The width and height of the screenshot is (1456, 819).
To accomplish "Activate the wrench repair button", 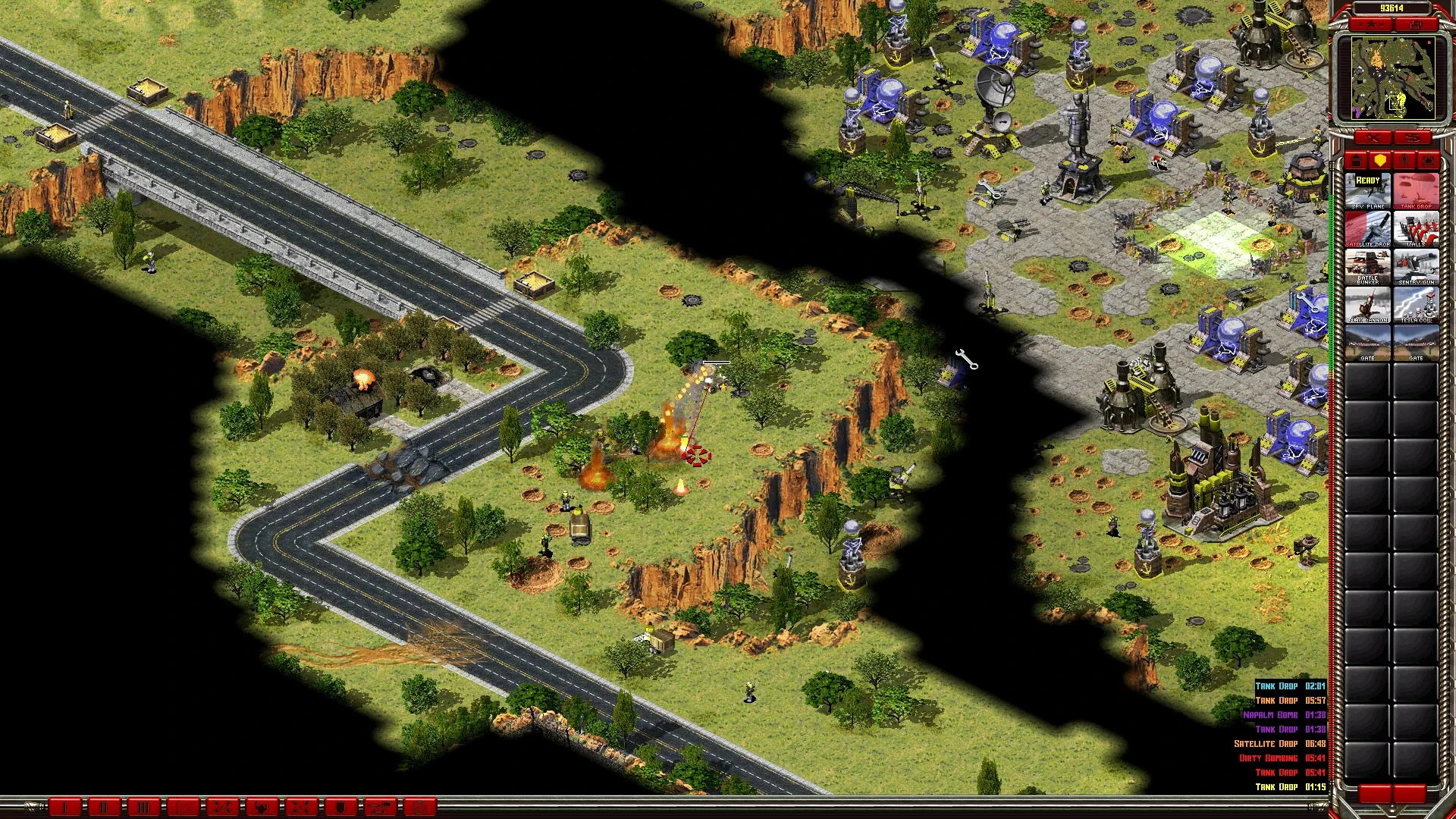I will (1373, 138).
